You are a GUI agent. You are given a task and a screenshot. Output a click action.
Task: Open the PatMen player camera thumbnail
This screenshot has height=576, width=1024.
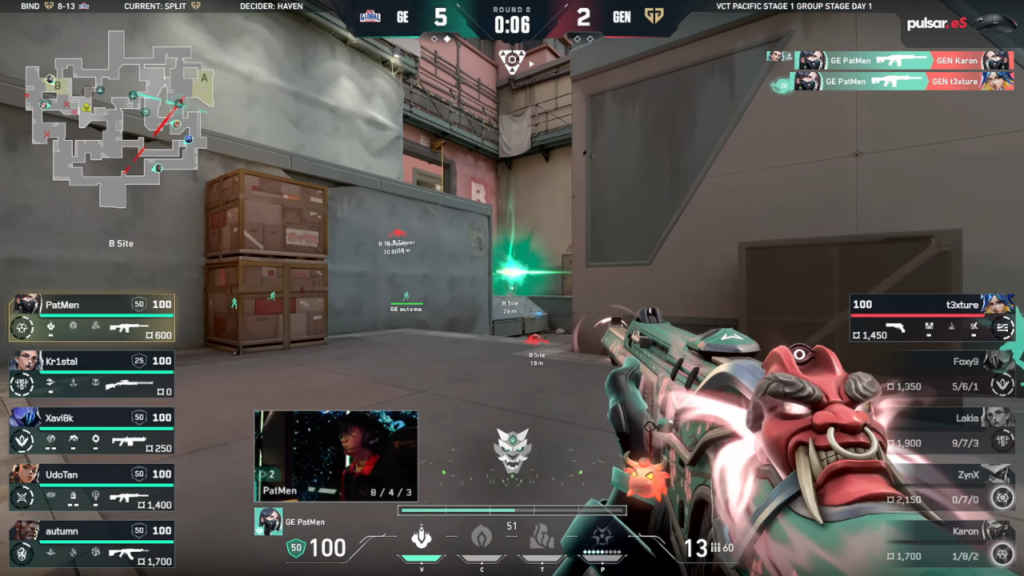[x=335, y=456]
